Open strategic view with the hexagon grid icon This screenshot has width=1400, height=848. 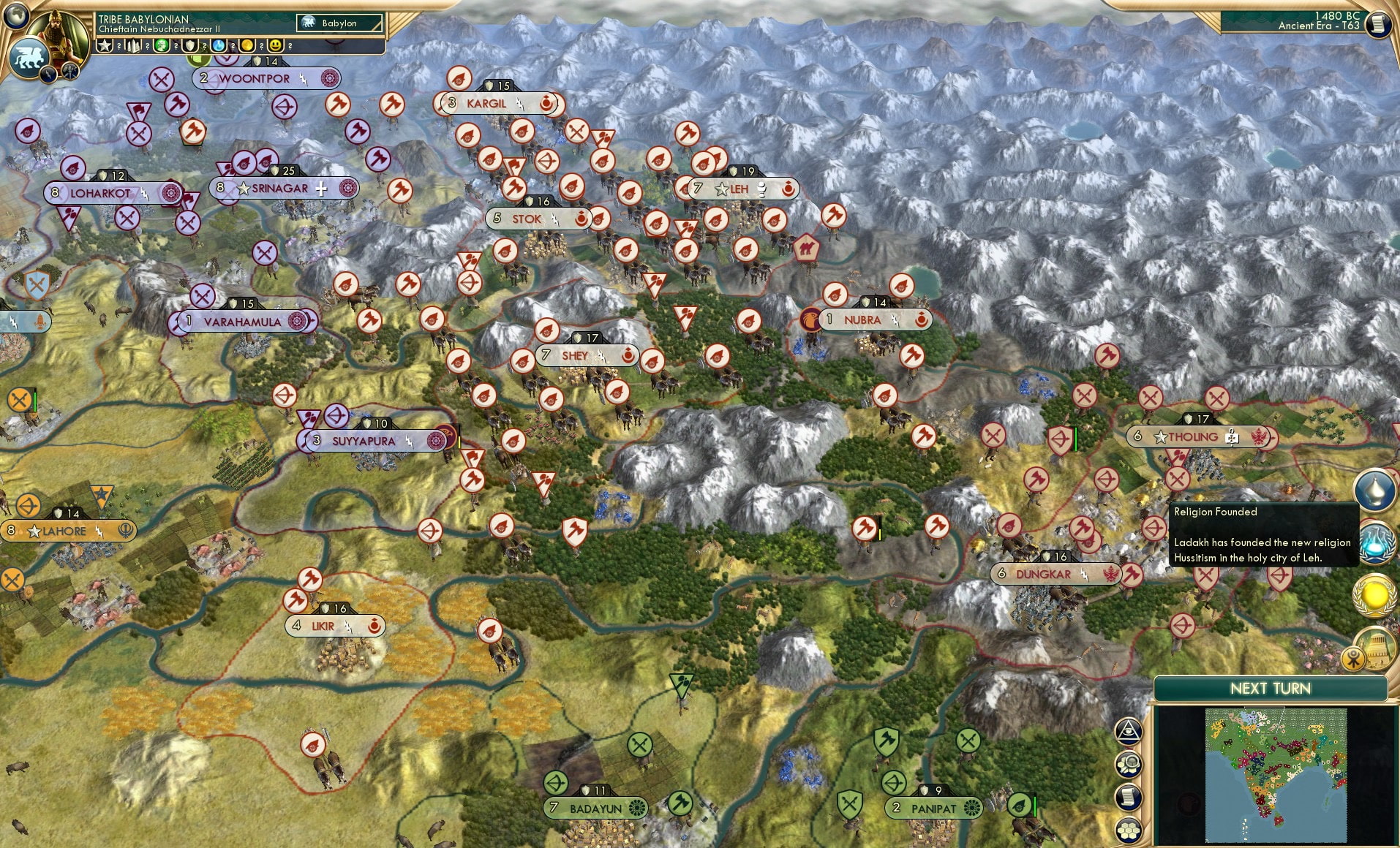[1129, 828]
